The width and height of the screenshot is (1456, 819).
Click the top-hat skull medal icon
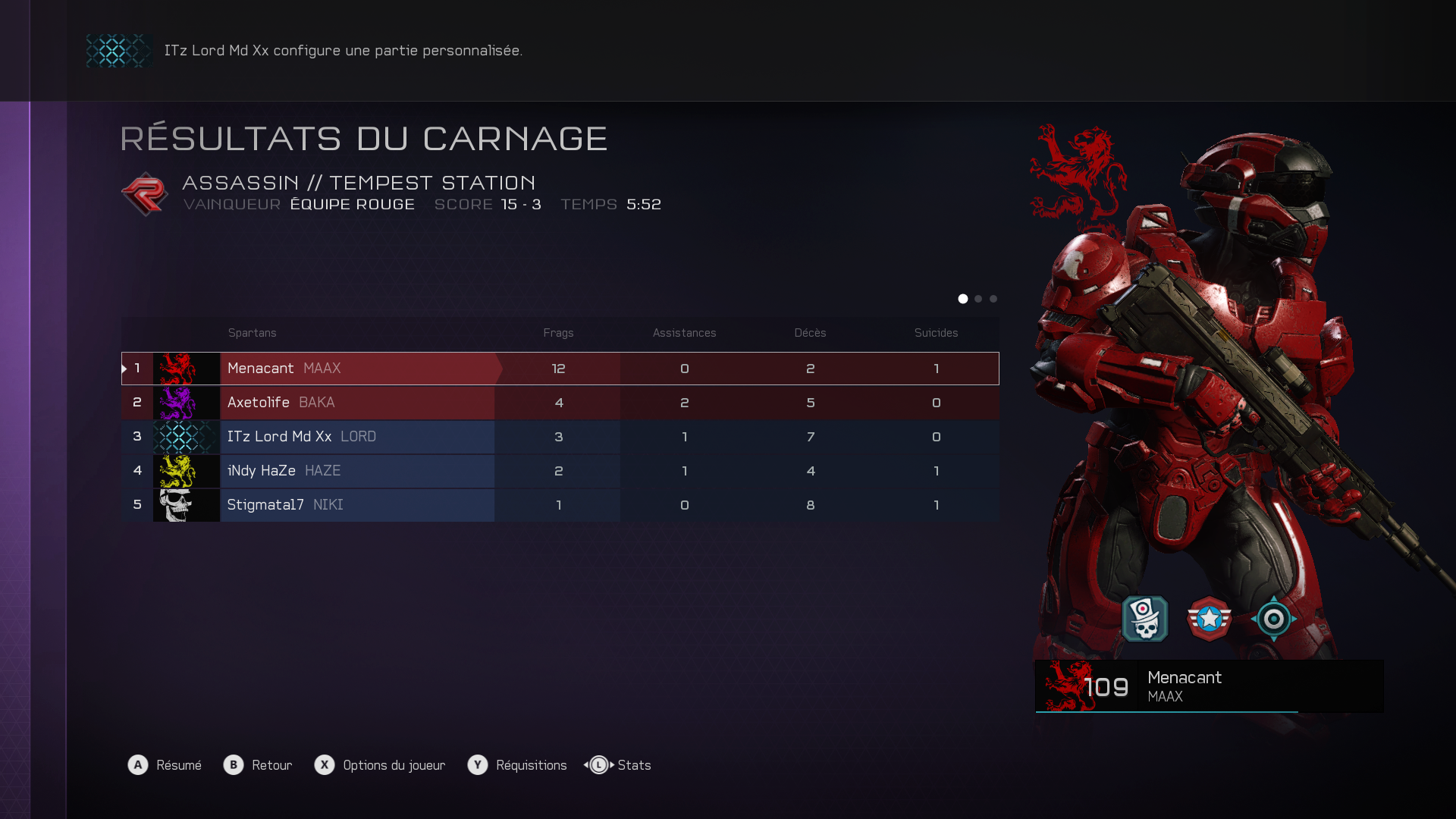pyautogui.click(x=1145, y=619)
